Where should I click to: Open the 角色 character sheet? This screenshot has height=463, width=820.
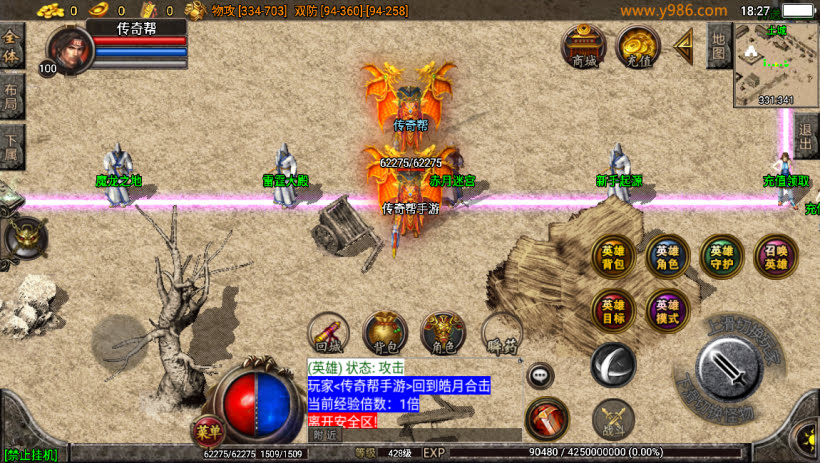click(x=442, y=333)
